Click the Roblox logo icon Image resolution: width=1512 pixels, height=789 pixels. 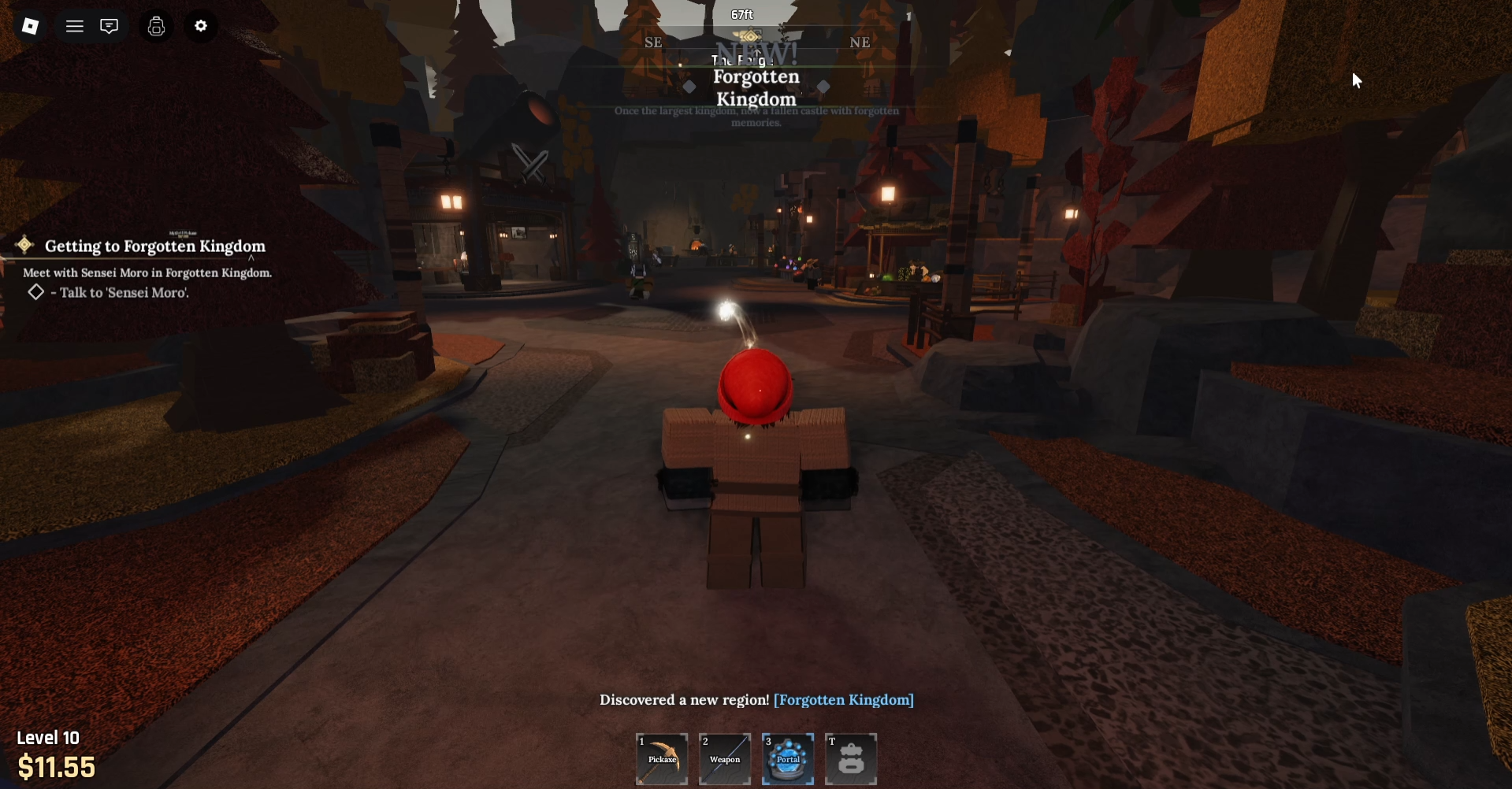(x=31, y=26)
